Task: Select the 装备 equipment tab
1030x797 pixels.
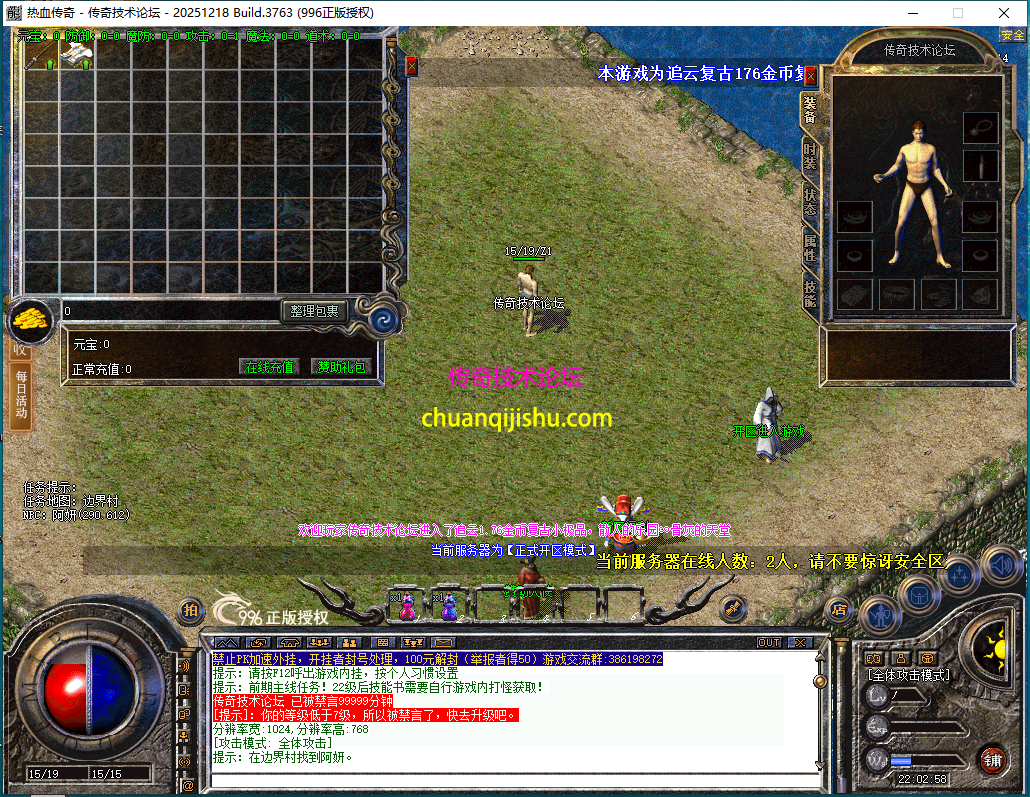Action: pos(809,111)
